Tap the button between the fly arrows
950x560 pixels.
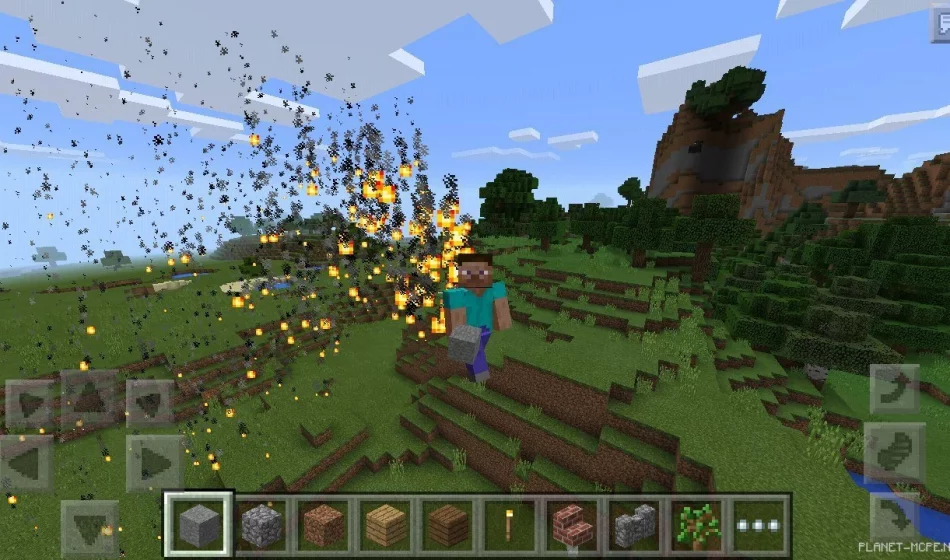pos(894,453)
